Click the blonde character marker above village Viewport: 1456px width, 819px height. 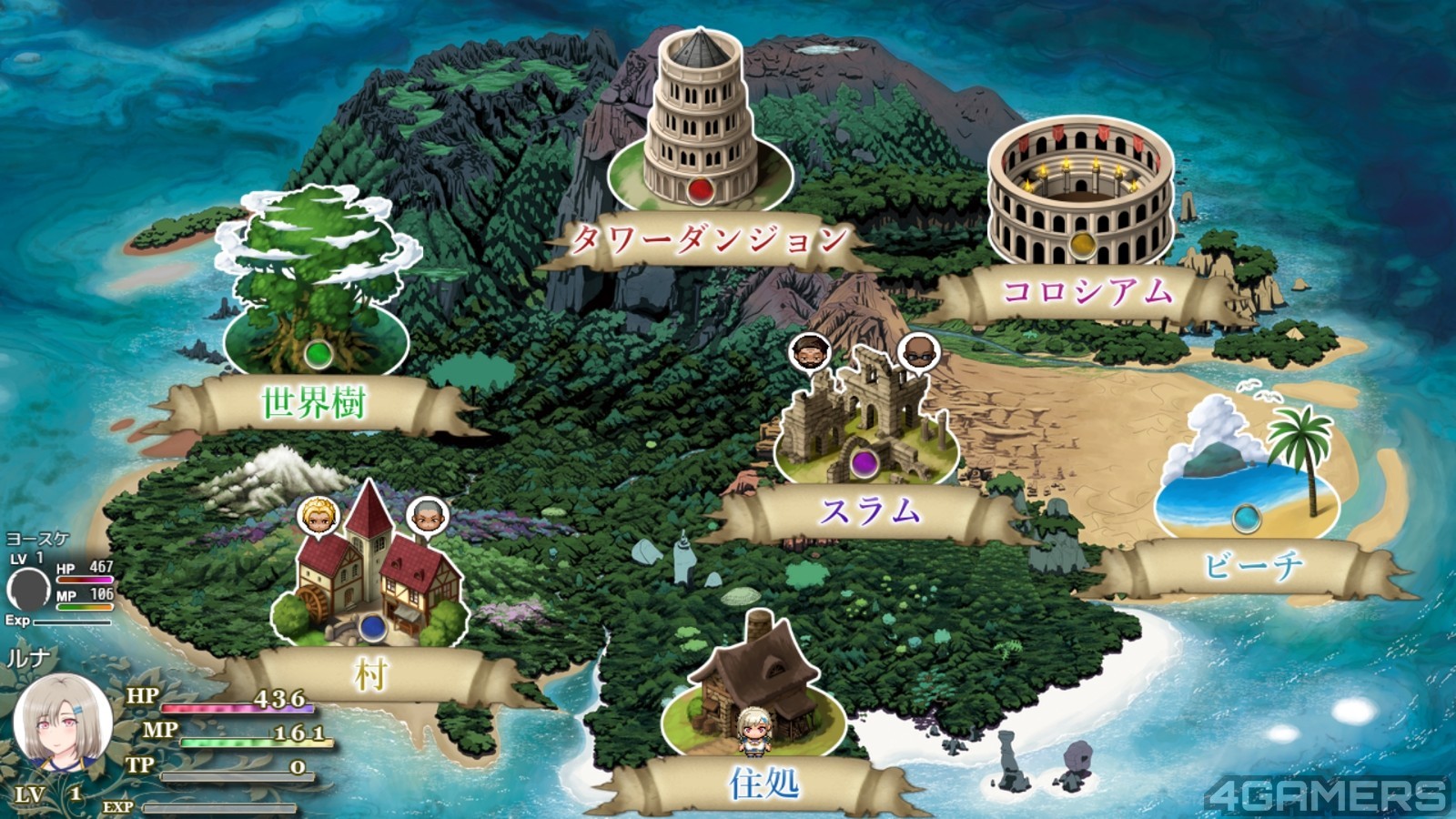tap(318, 517)
